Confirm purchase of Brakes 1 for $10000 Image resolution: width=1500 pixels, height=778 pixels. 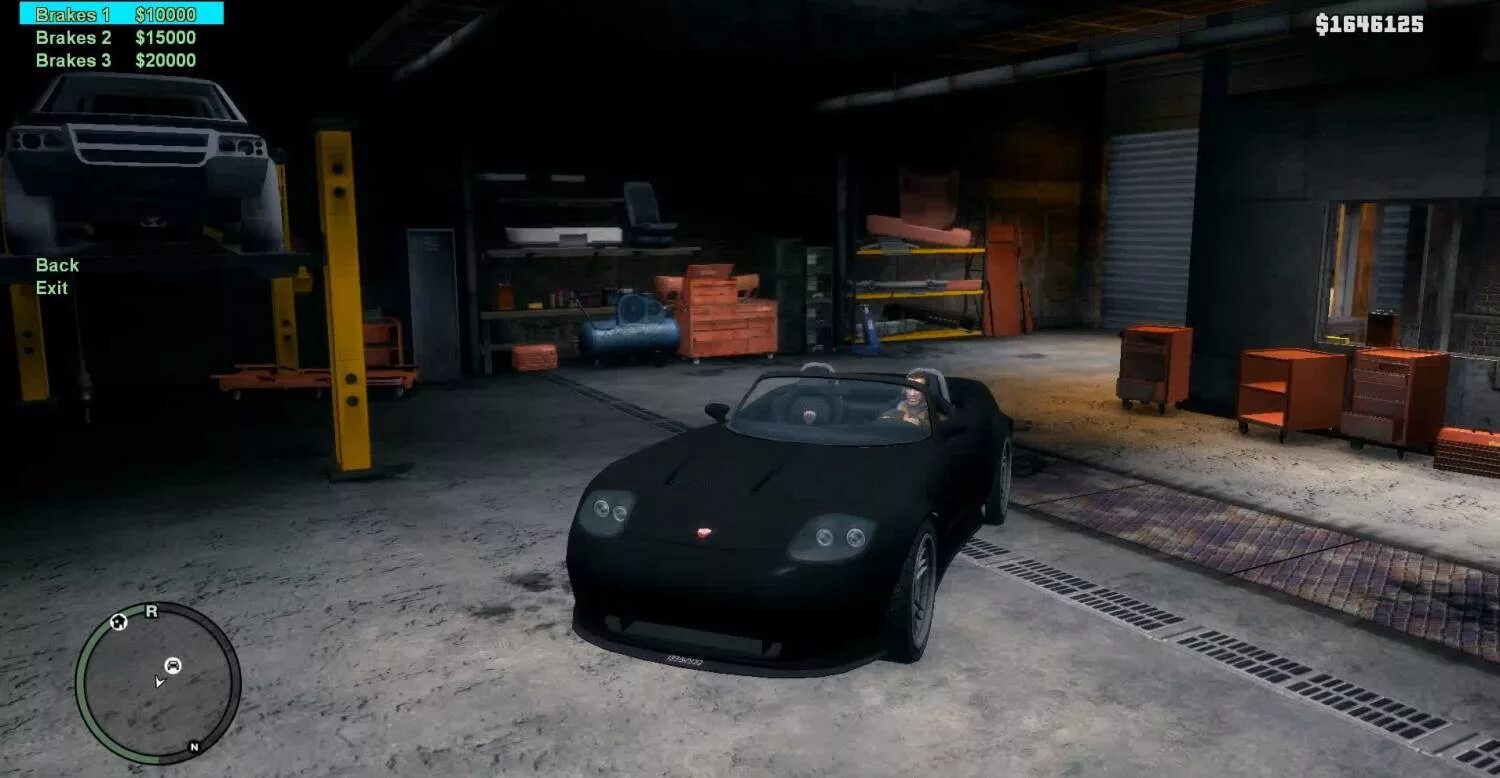tap(74, 14)
